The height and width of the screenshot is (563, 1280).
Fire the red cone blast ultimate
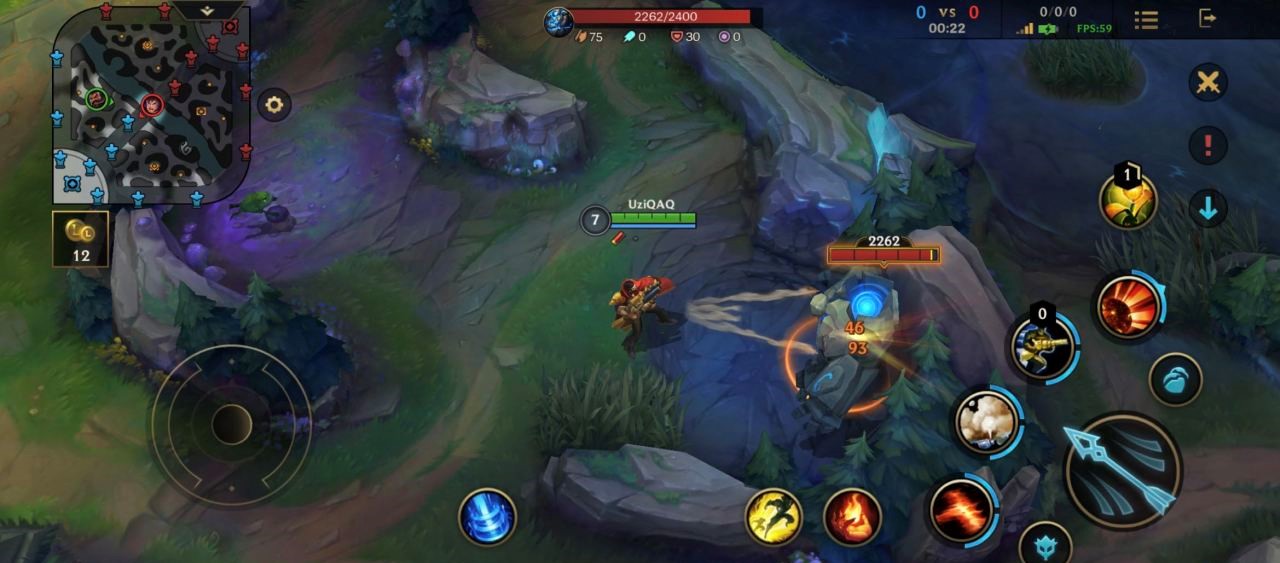[1128, 304]
